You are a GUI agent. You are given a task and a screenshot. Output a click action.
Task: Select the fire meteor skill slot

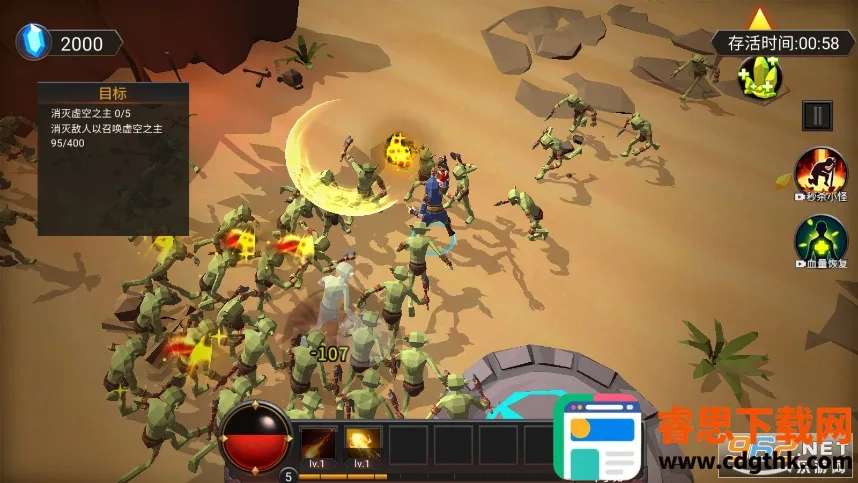pyautogui.click(x=320, y=443)
